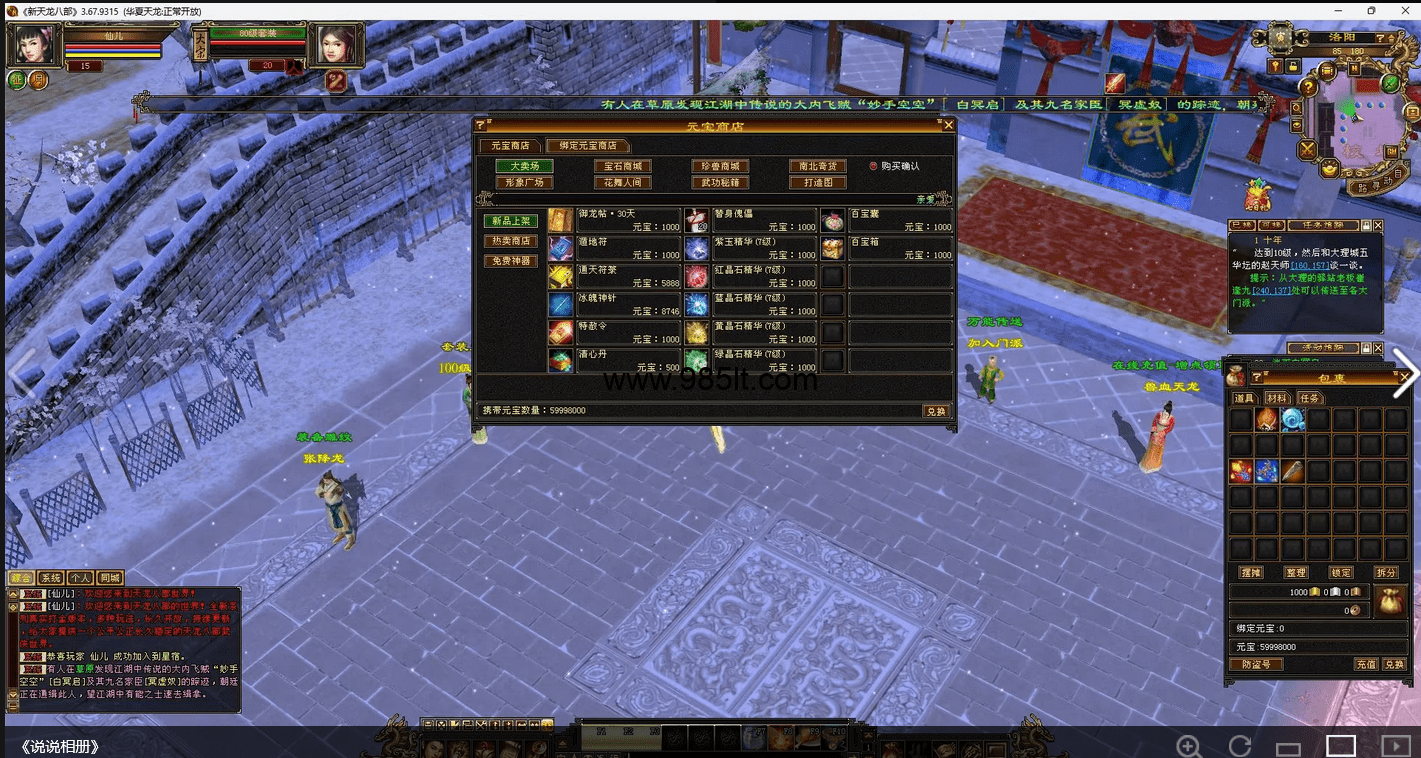This screenshot has width=1421, height=758.
Task: Open the 打造图 category
Action: [817, 183]
